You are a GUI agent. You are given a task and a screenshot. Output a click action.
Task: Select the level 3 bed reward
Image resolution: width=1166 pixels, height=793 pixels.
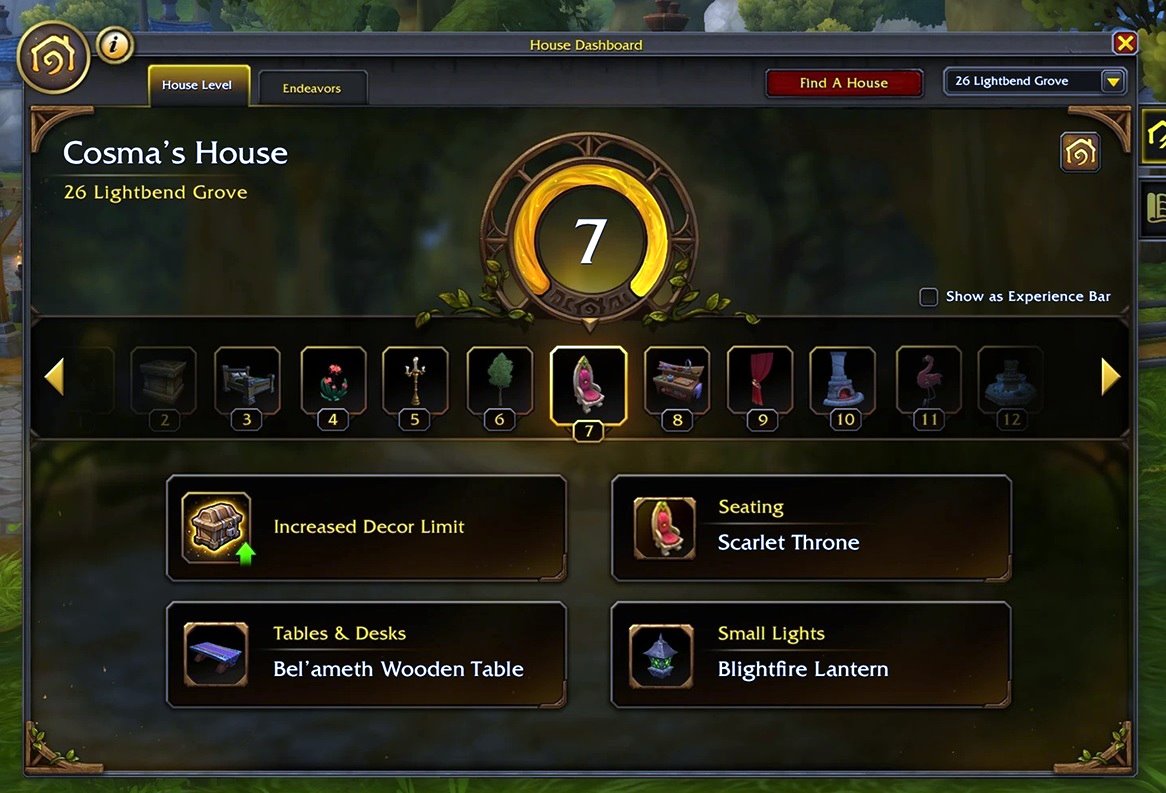(247, 380)
